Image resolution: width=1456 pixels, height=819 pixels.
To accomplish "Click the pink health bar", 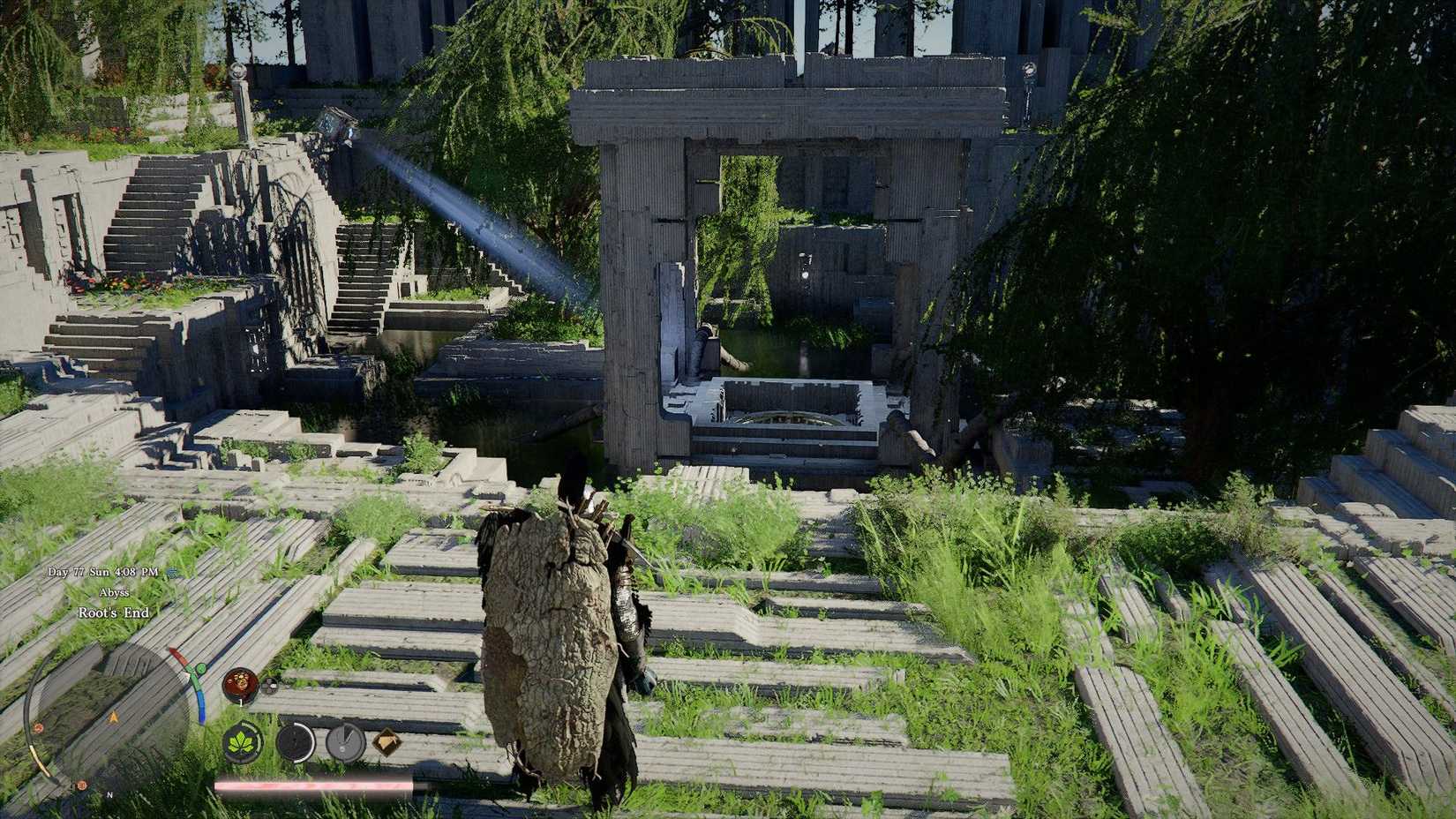I will (x=311, y=784).
